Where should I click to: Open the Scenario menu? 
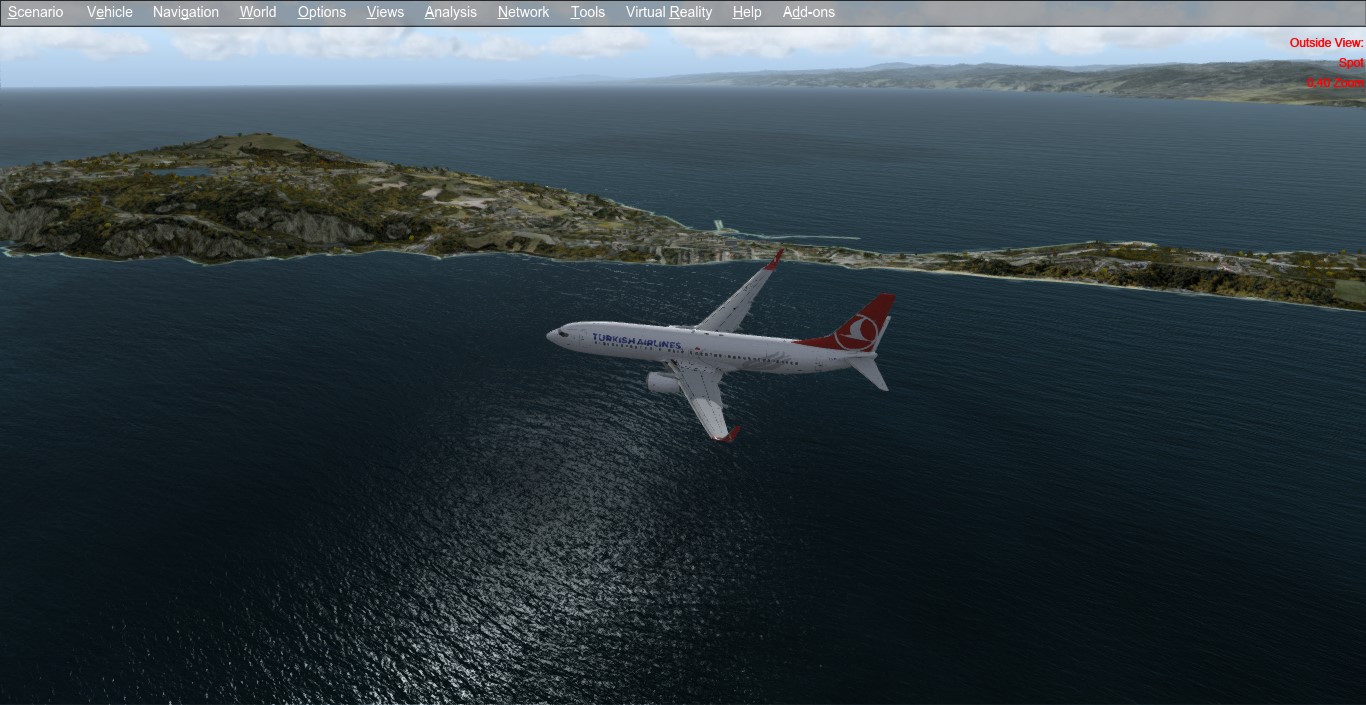point(36,12)
